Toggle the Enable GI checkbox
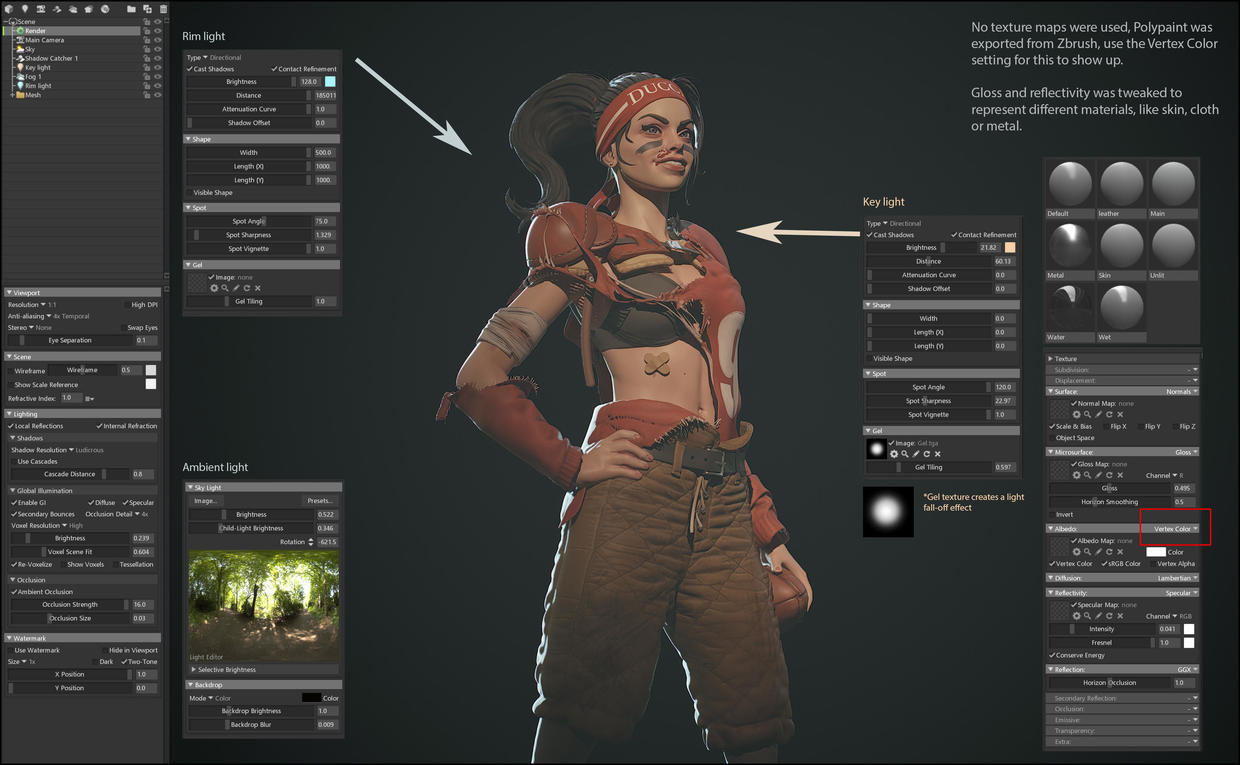 point(14,503)
